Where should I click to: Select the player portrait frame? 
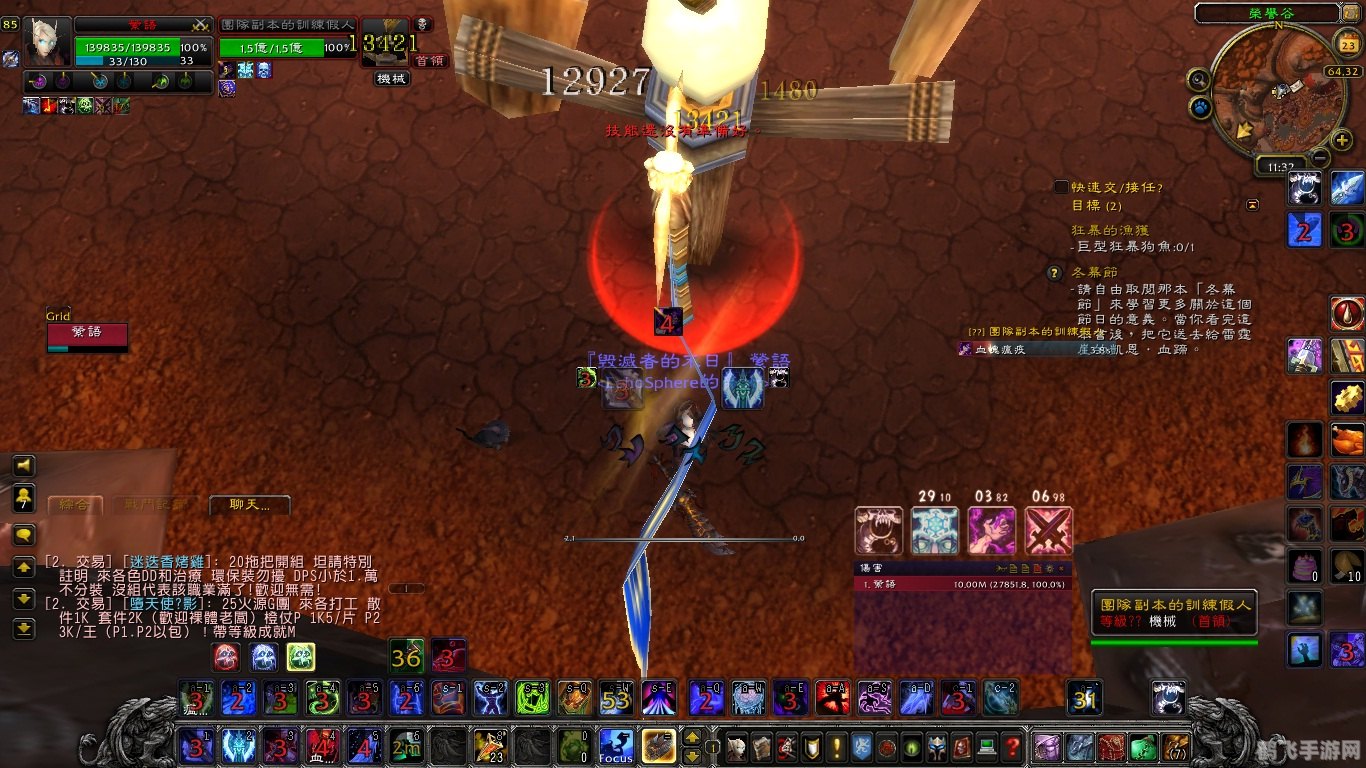[47, 42]
